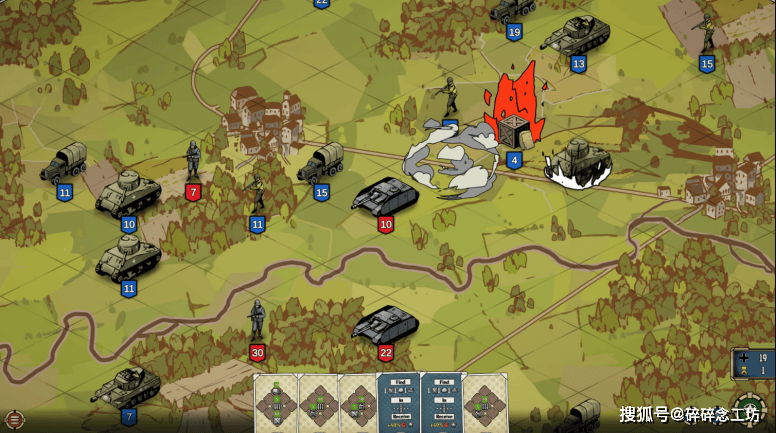Image resolution: width=776 pixels, height=433 pixels.
Task: Open the red hamburger menu button
Action: [x=13, y=420]
